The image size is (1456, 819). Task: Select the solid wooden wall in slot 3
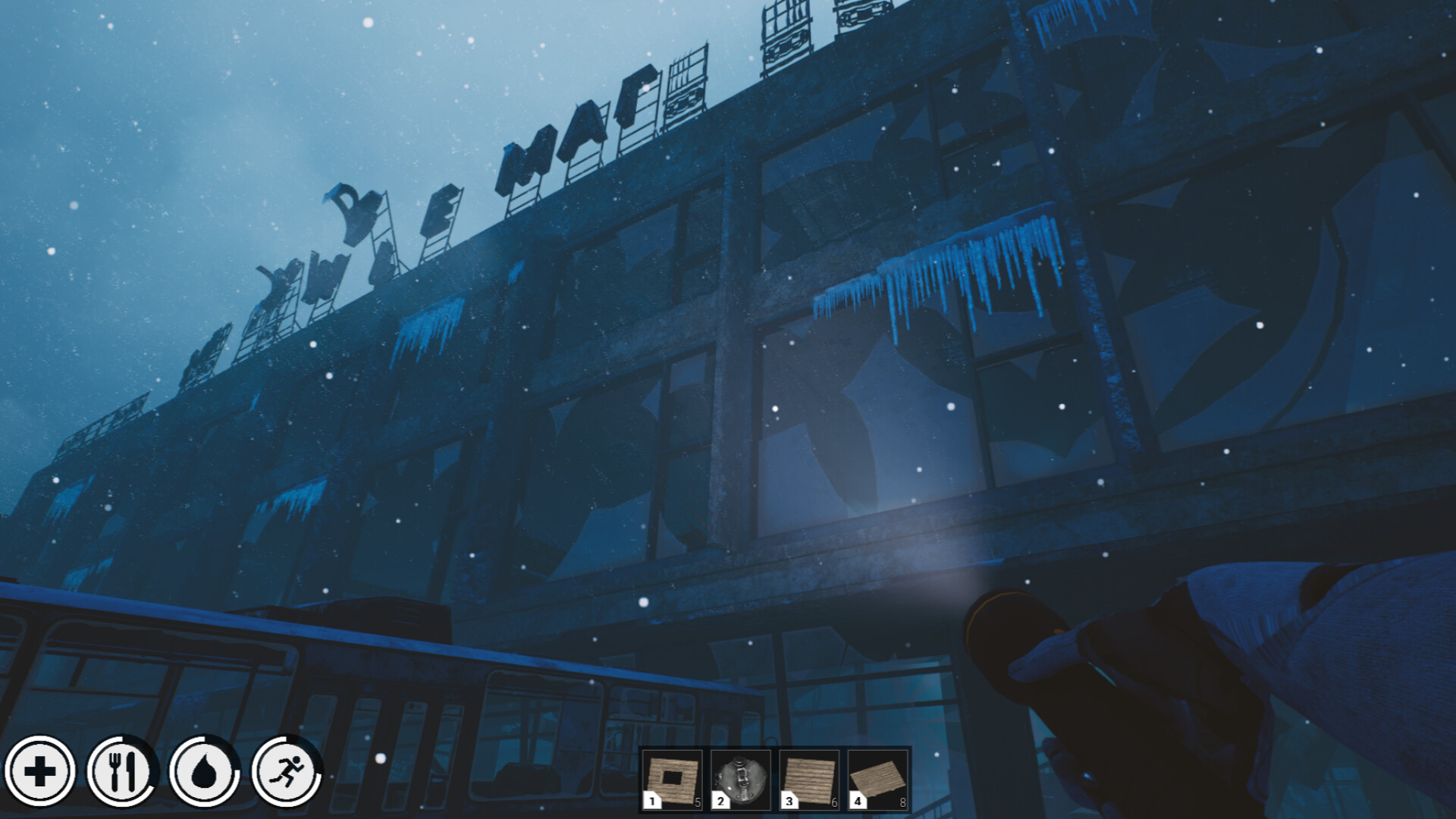(x=809, y=777)
